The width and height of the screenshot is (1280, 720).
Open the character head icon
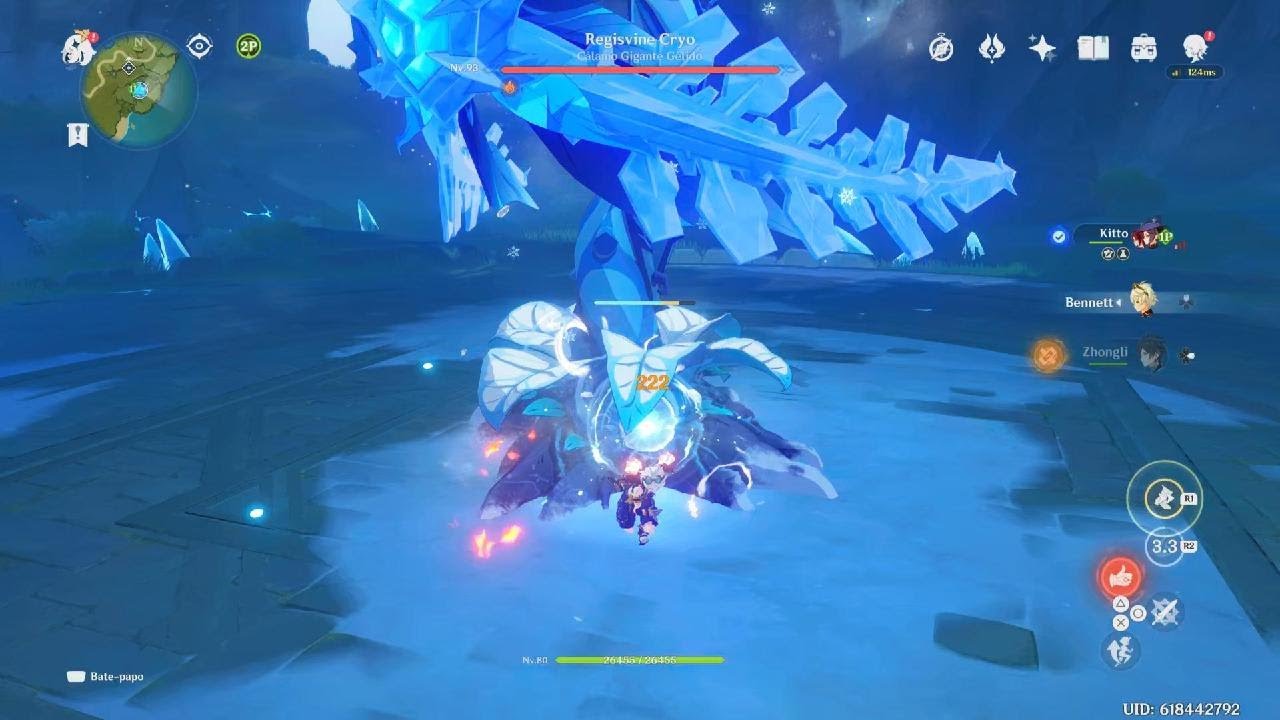tap(1195, 48)
